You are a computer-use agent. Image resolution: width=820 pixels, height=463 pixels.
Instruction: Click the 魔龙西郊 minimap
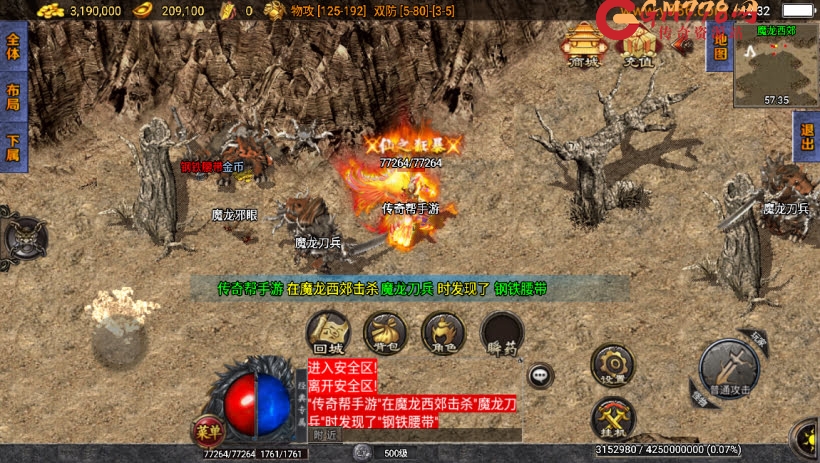[776, 70]
